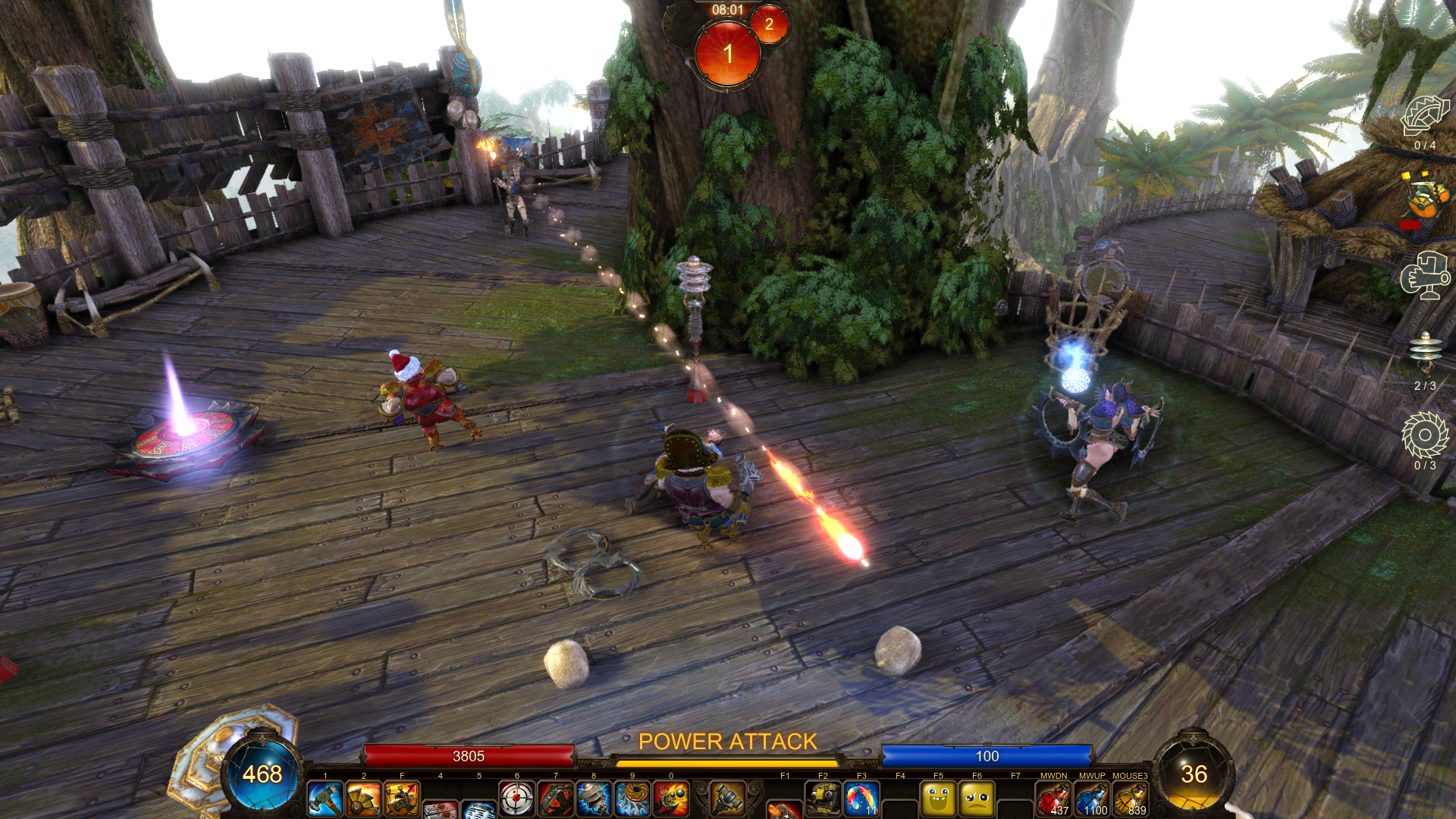Use the spinning sawblade vortex ability
The height and width of the screenshot is (819, 1456).
(x=632, y=799)
